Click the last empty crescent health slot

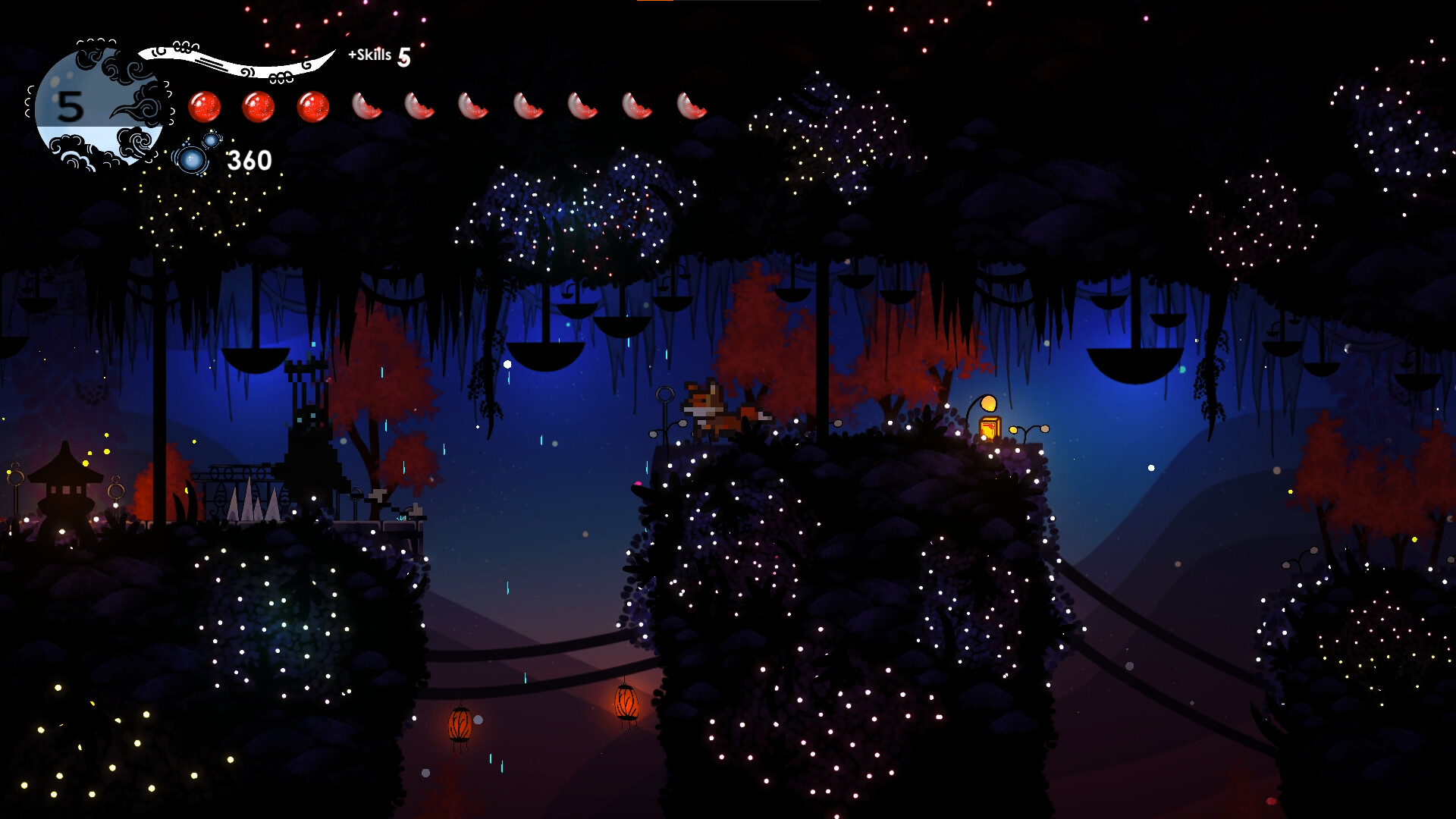click(691, 106)
